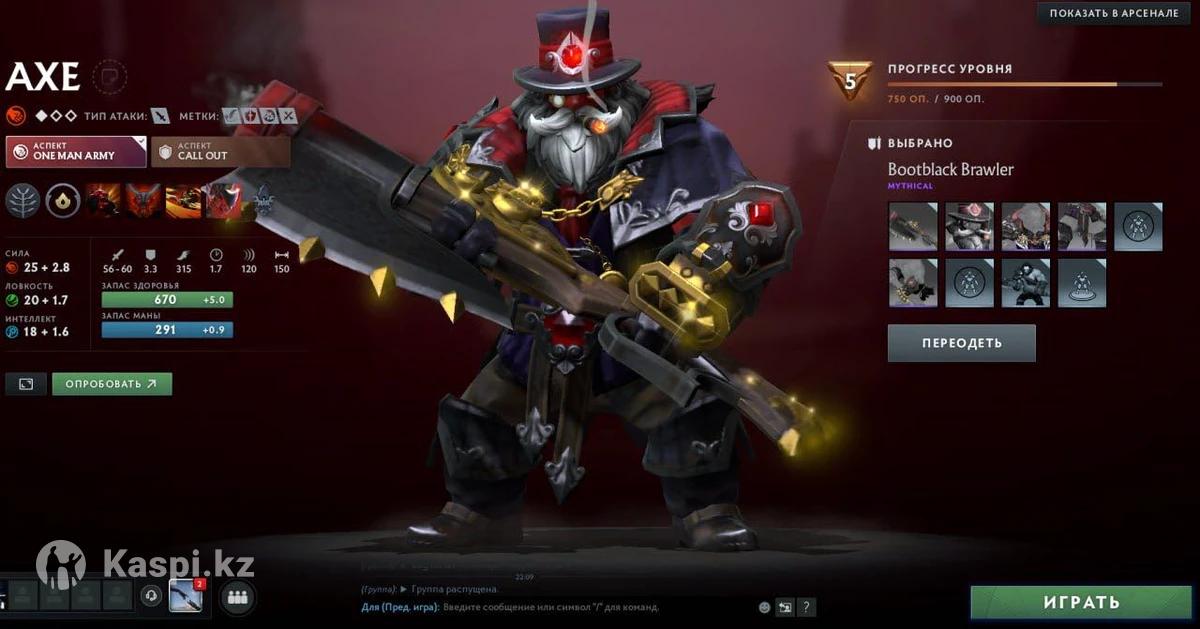Screen dimensions: 1200x629
Task: Select the Culling Blade ability icon
Action: [223, 200]
